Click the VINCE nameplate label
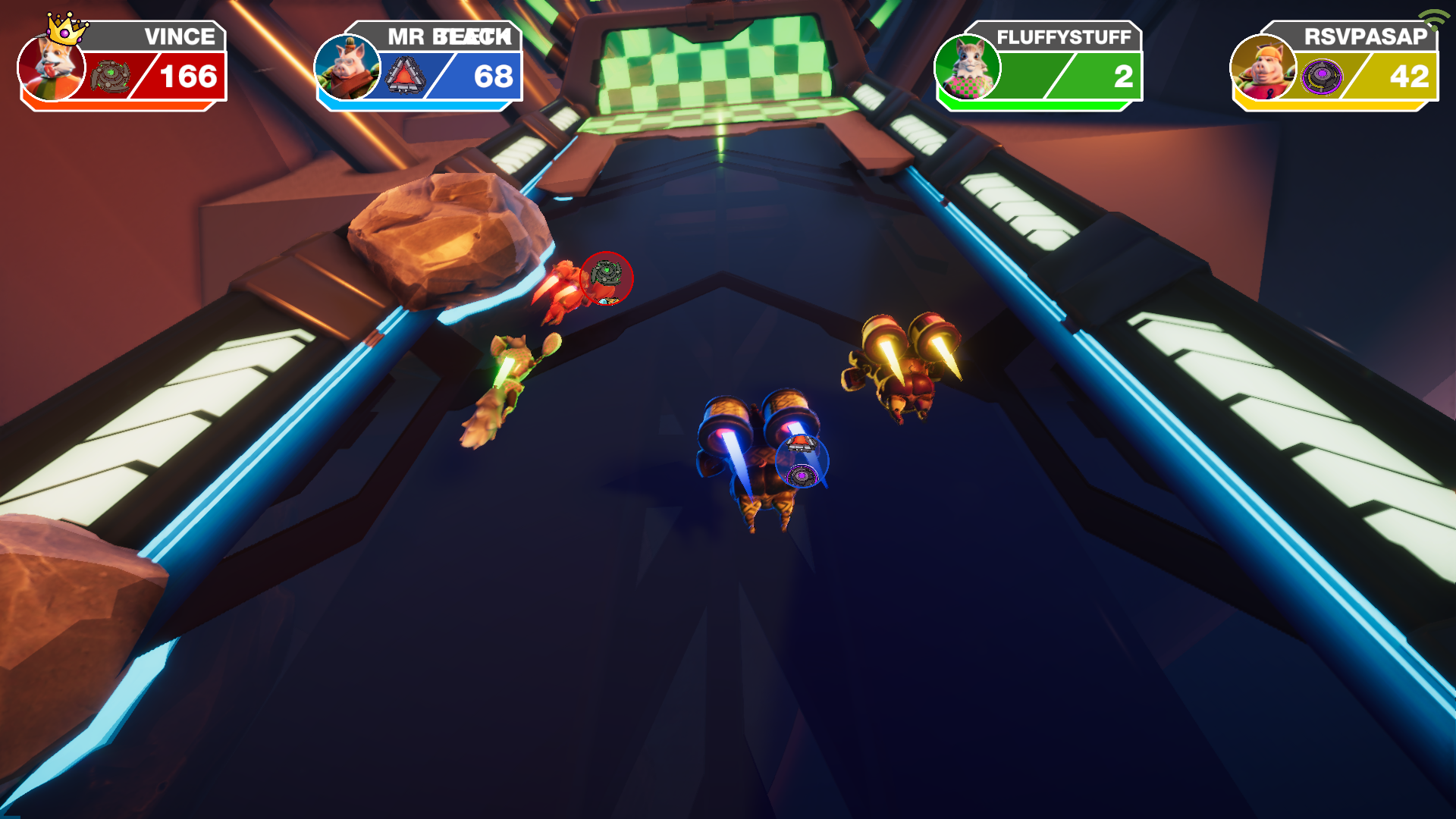The width and height of the screenshot is (1456, 819). coord(180,36)
